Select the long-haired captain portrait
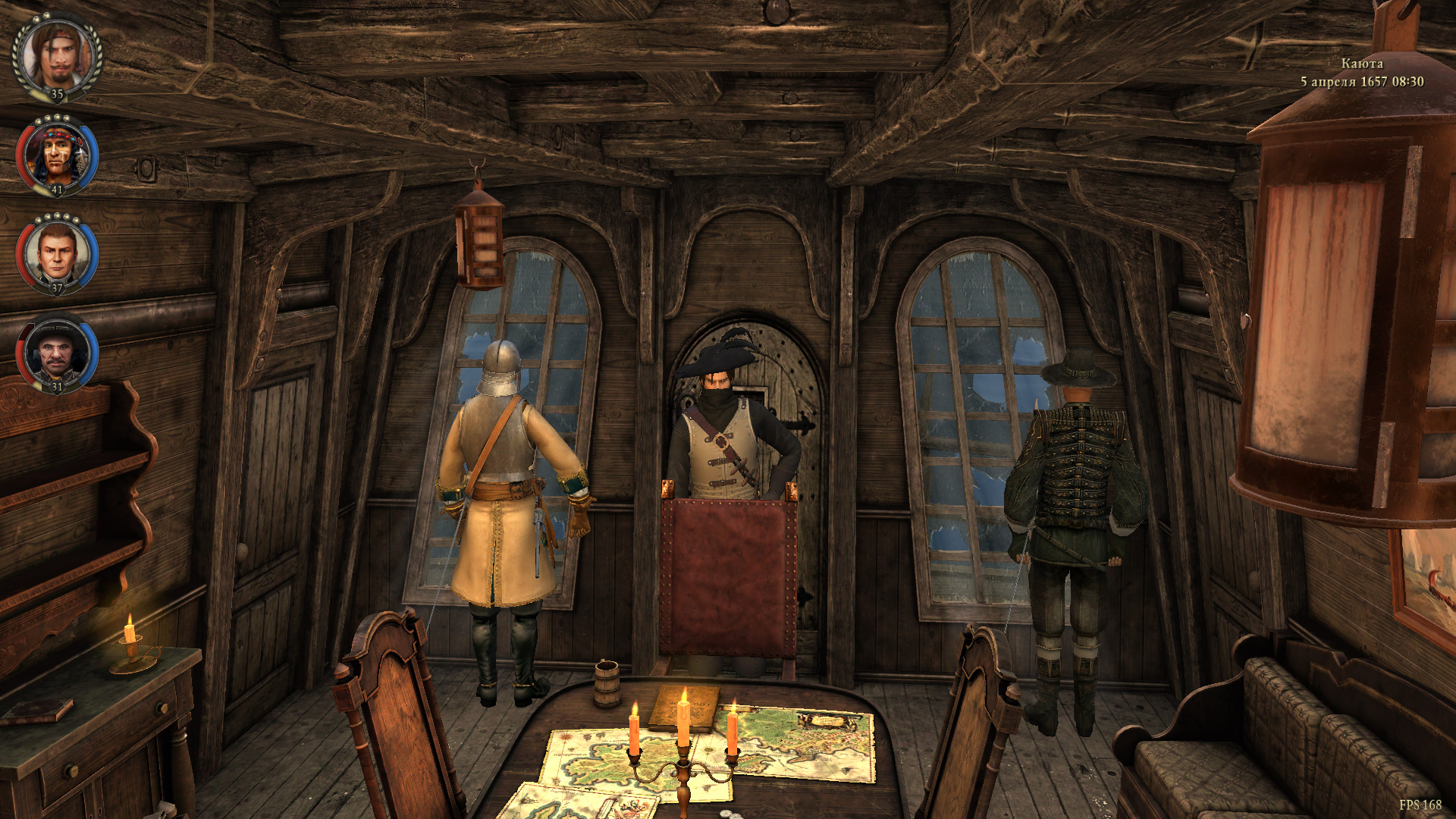Image resolution: width=1456 pixels, height=819 pixels. (58, 56)
